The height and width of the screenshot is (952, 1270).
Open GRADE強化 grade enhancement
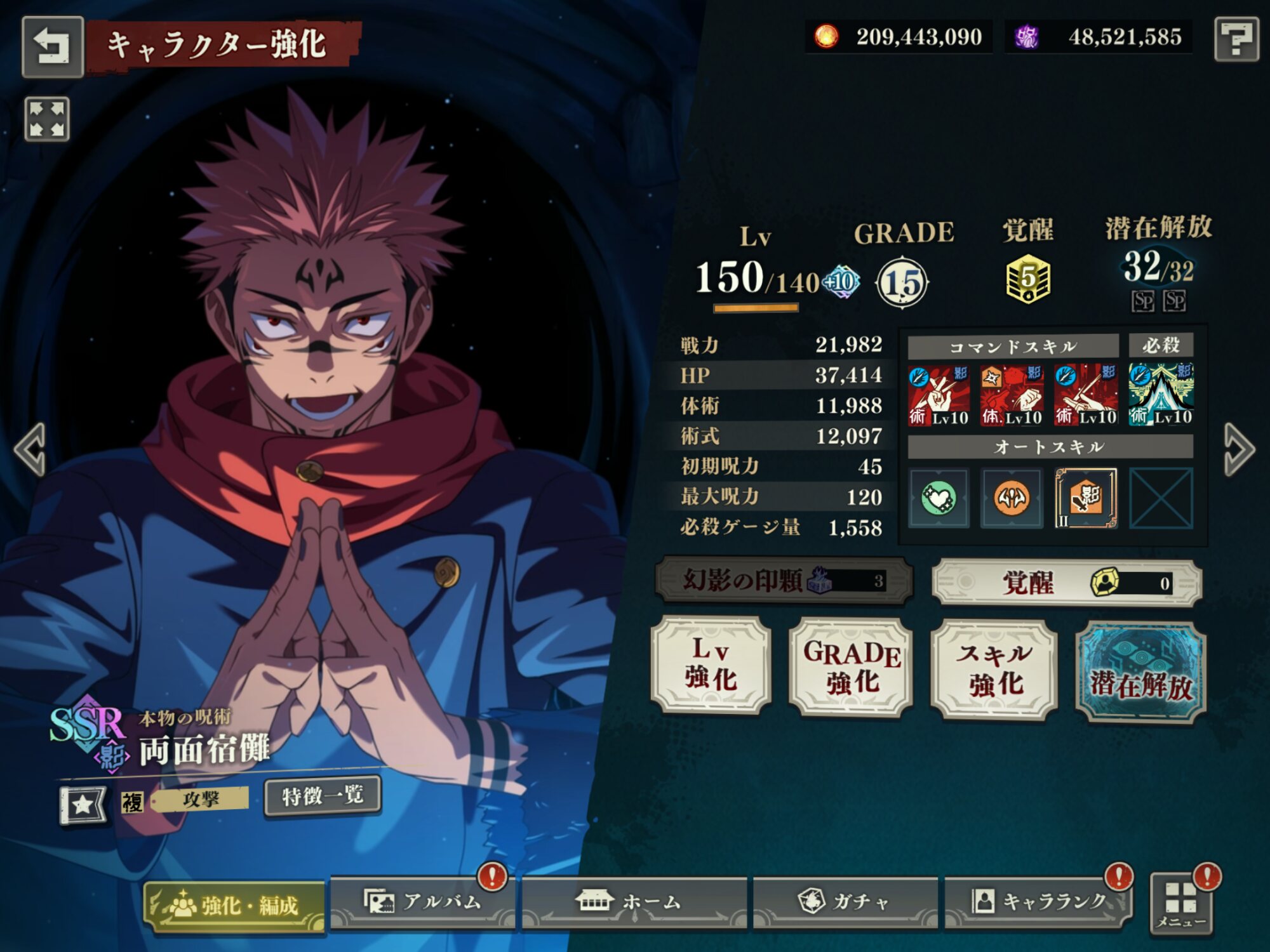(x=851, y=668)
